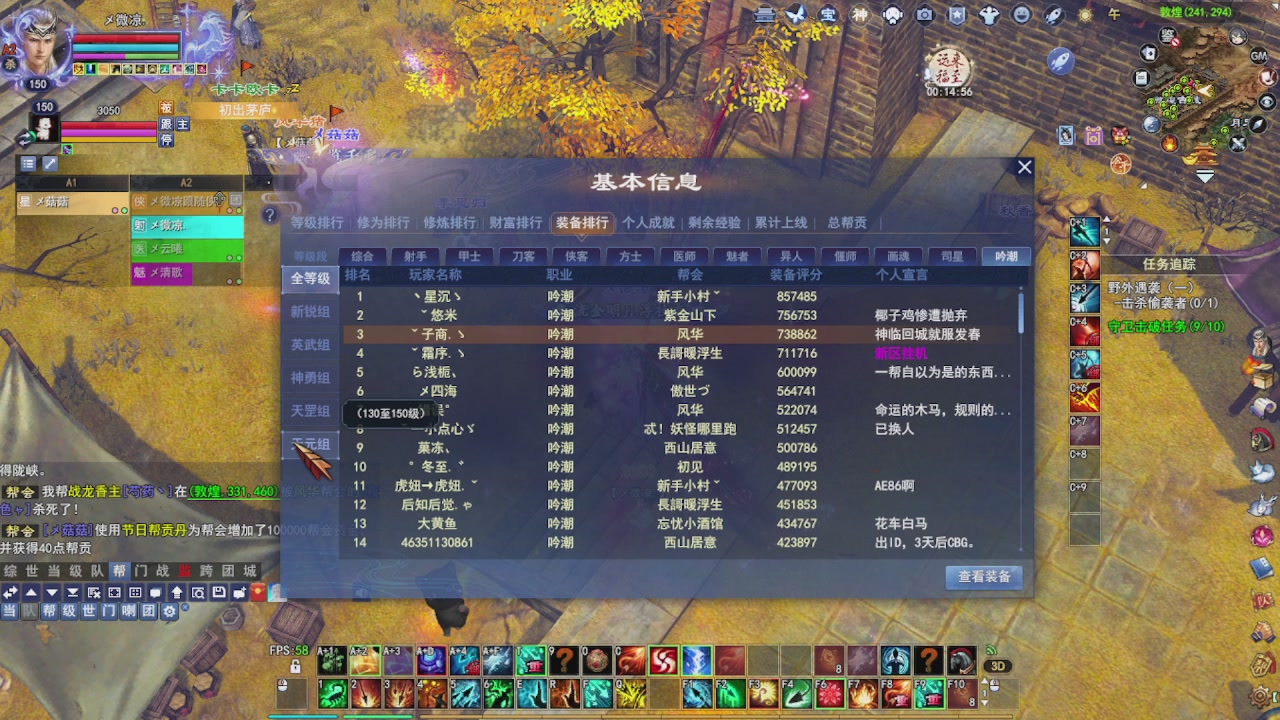Expand the A2 team group panel
Screen dimensions: 1280x720
click(x=185, y=183)
